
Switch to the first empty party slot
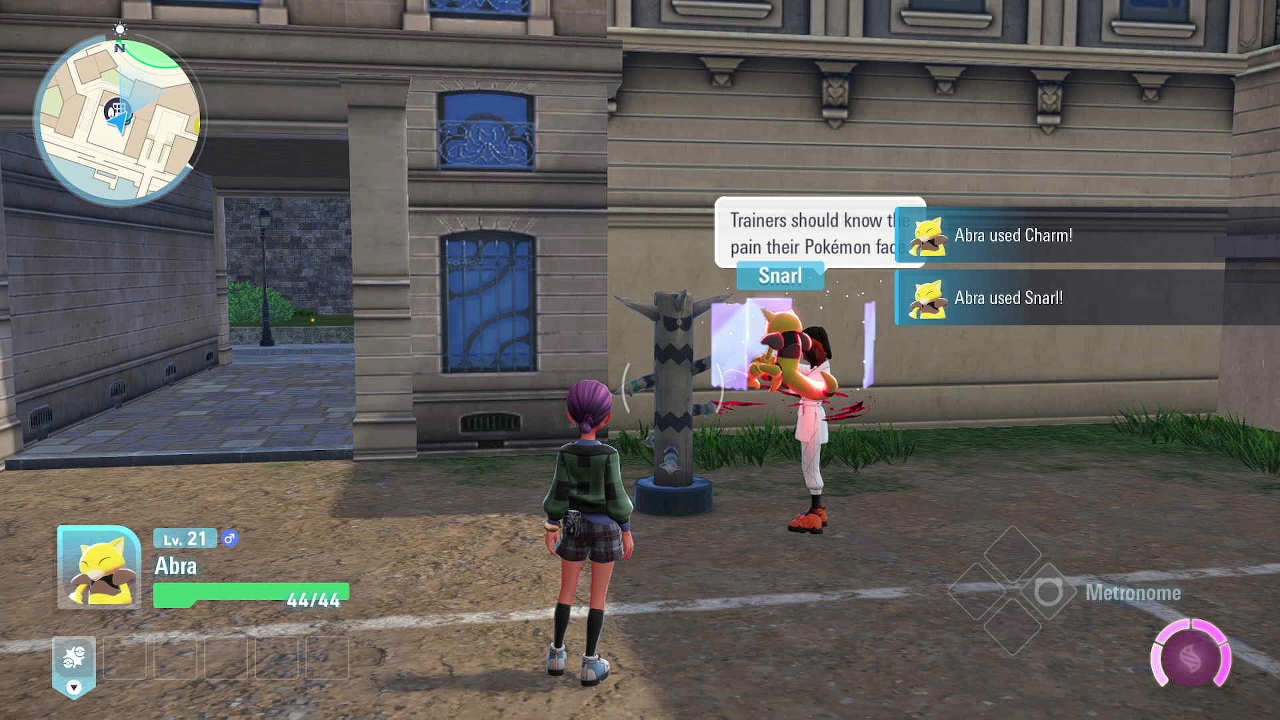tap(124, 658)
